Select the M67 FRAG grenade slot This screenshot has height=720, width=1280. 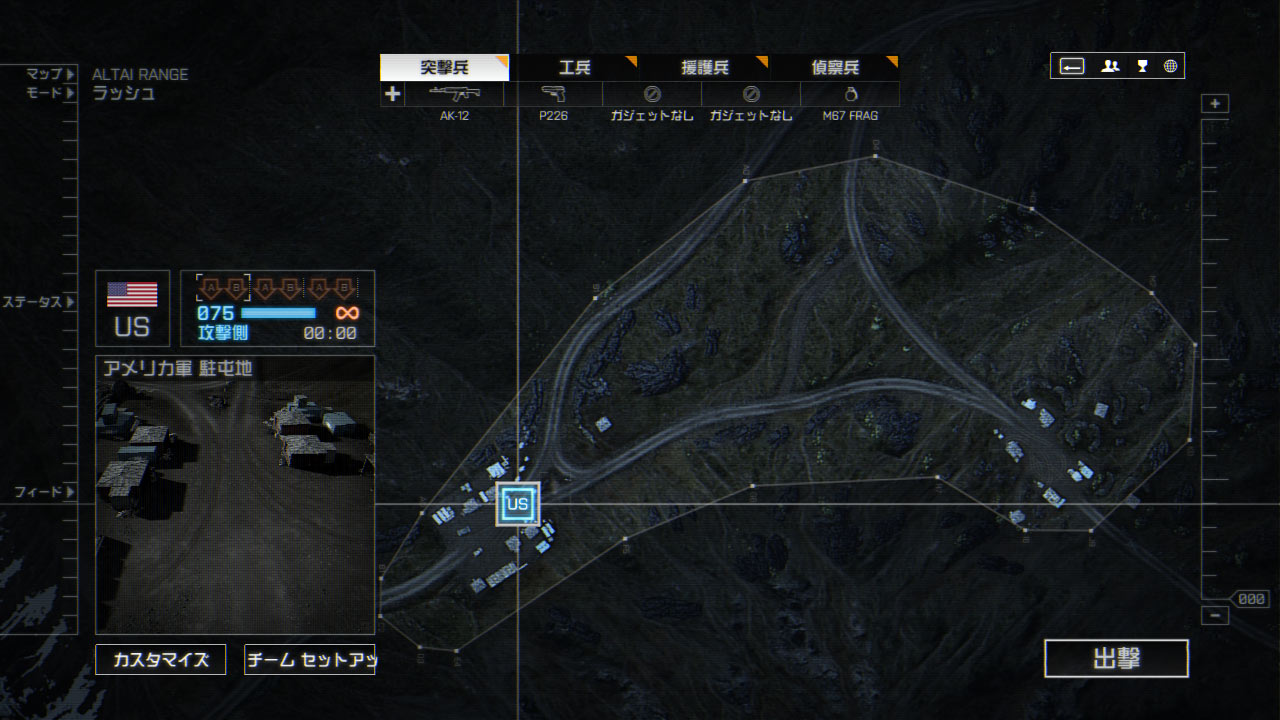click(x=850, y=95)
